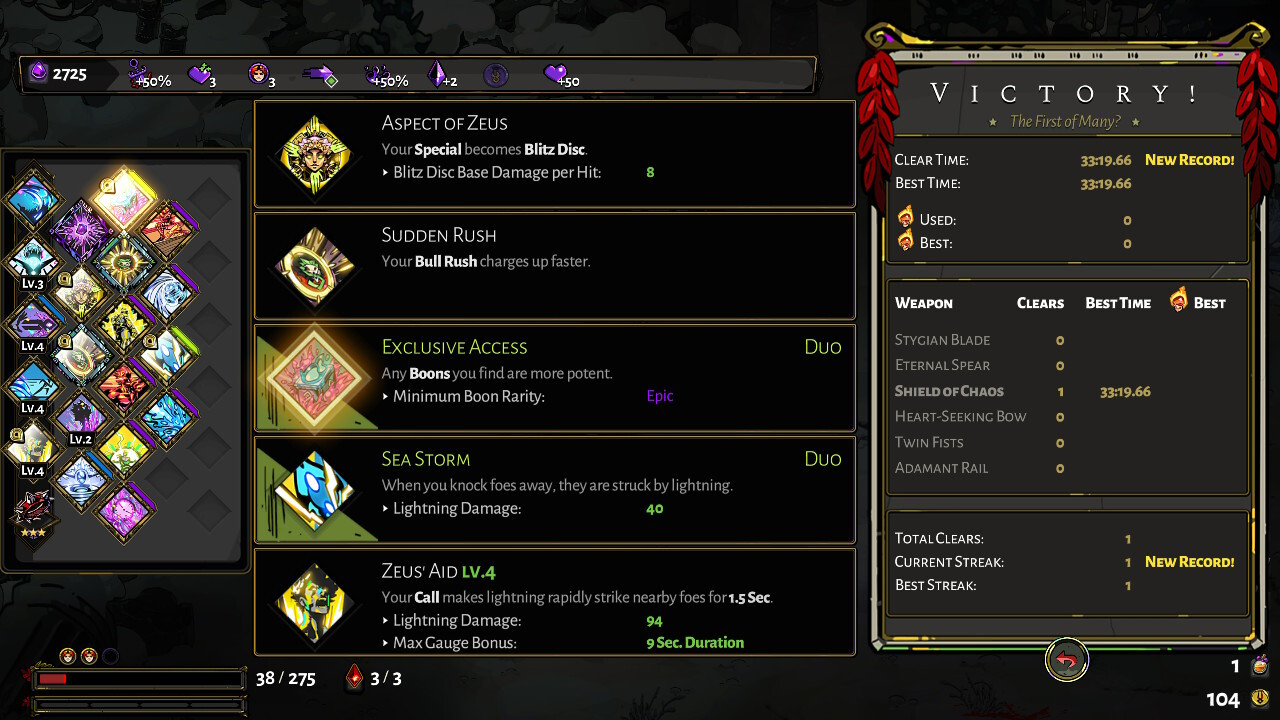Image resolution: width=1280 pixels, height=720 pixels.
Task: Select the Sea Storm duo boon row
Action: tap(554, 490)
